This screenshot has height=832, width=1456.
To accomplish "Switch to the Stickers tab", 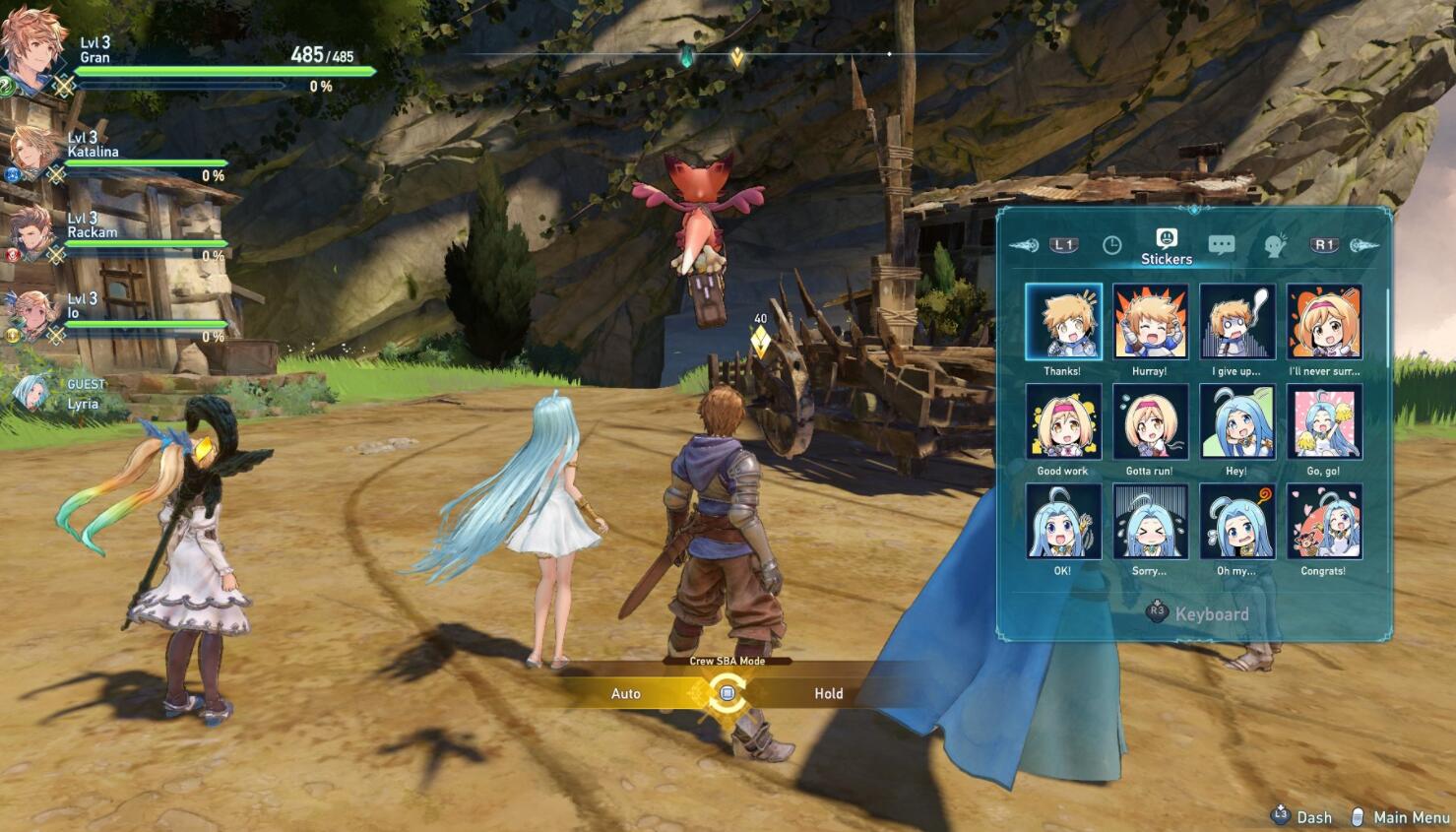I will click(x=1167, y=245).
